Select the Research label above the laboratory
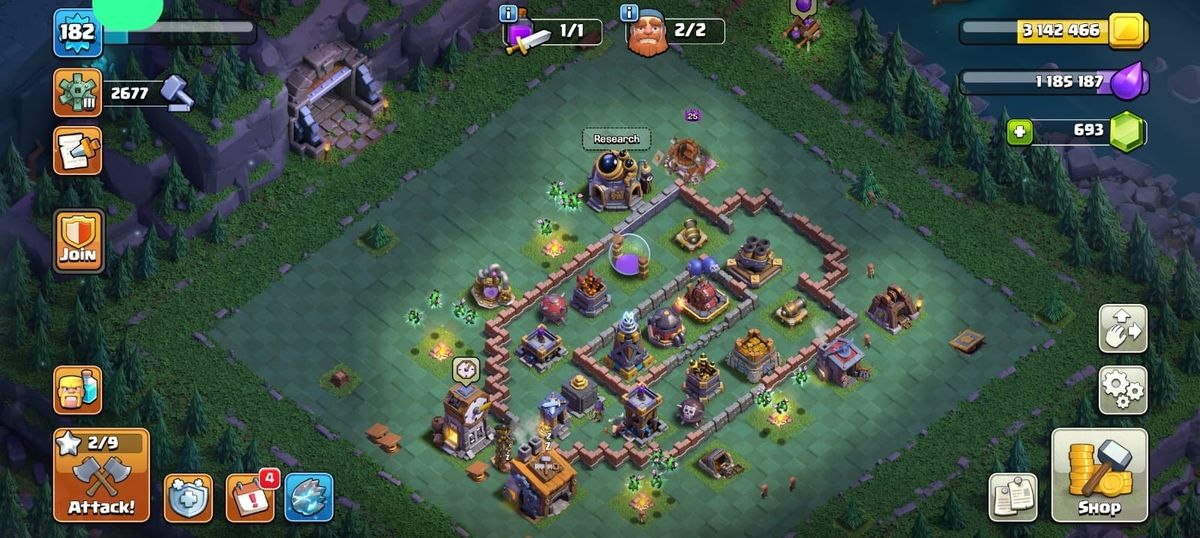Image resolution: width=1200 pixels, height=538 pixels. [x=616, y=139]
